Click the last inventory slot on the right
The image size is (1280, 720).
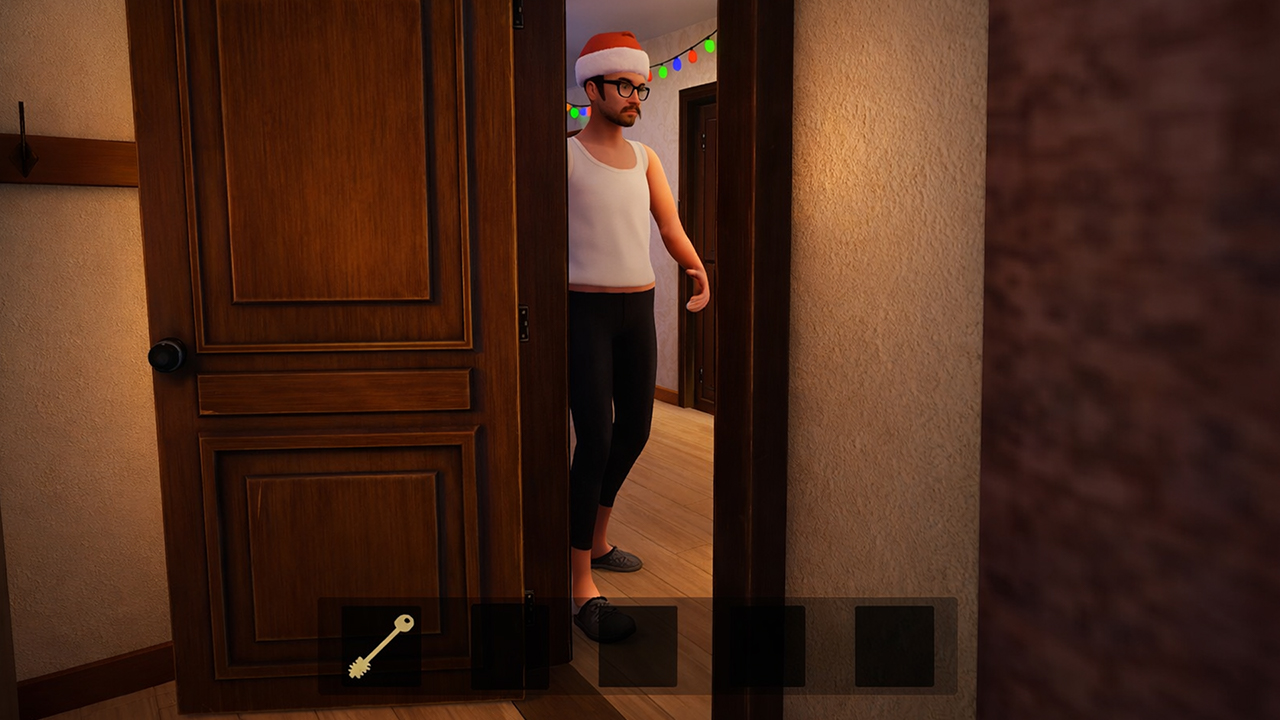[893, 648]
